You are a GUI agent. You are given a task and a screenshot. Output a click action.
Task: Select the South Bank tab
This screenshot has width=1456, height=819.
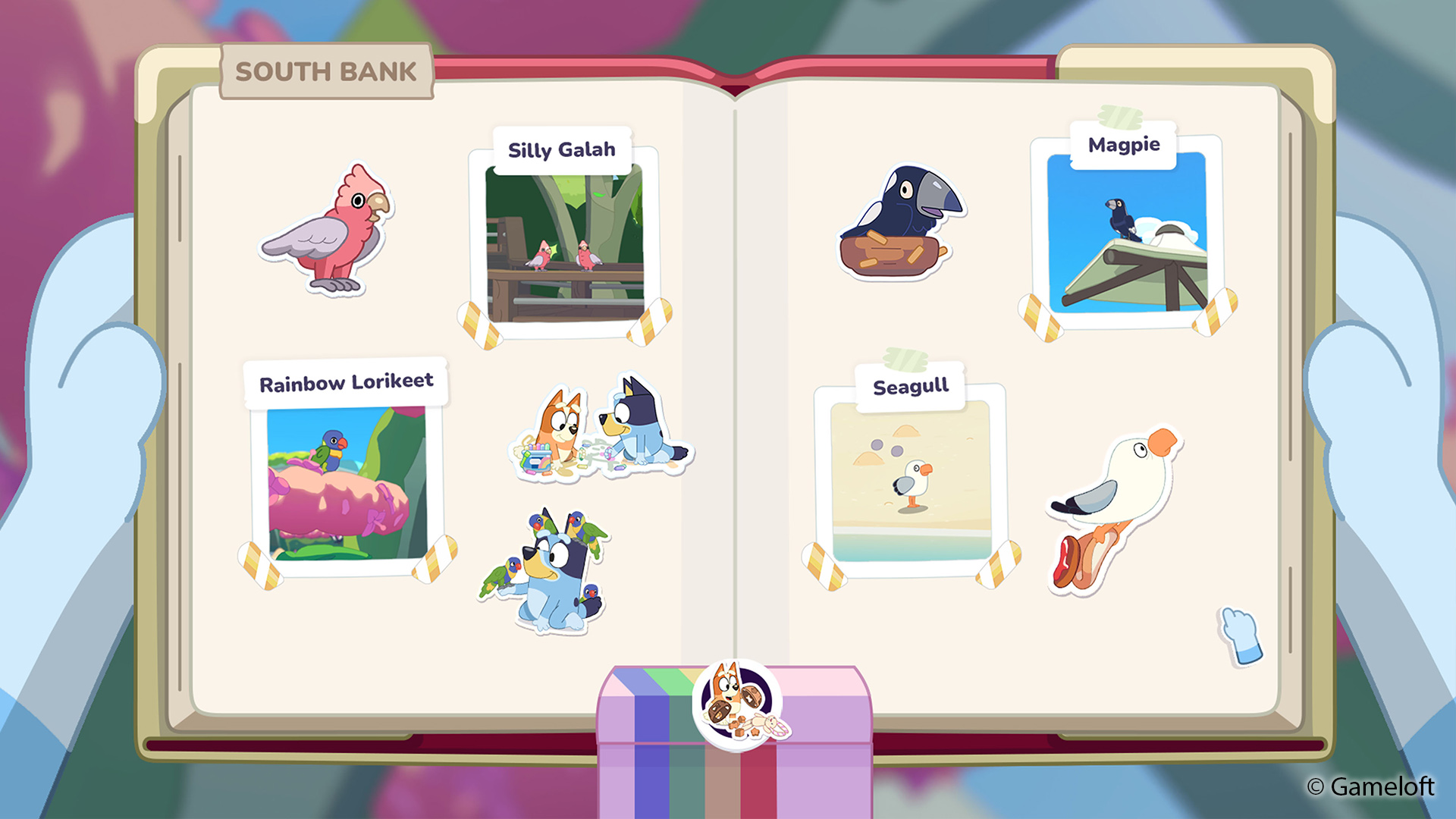coord(326,71)
